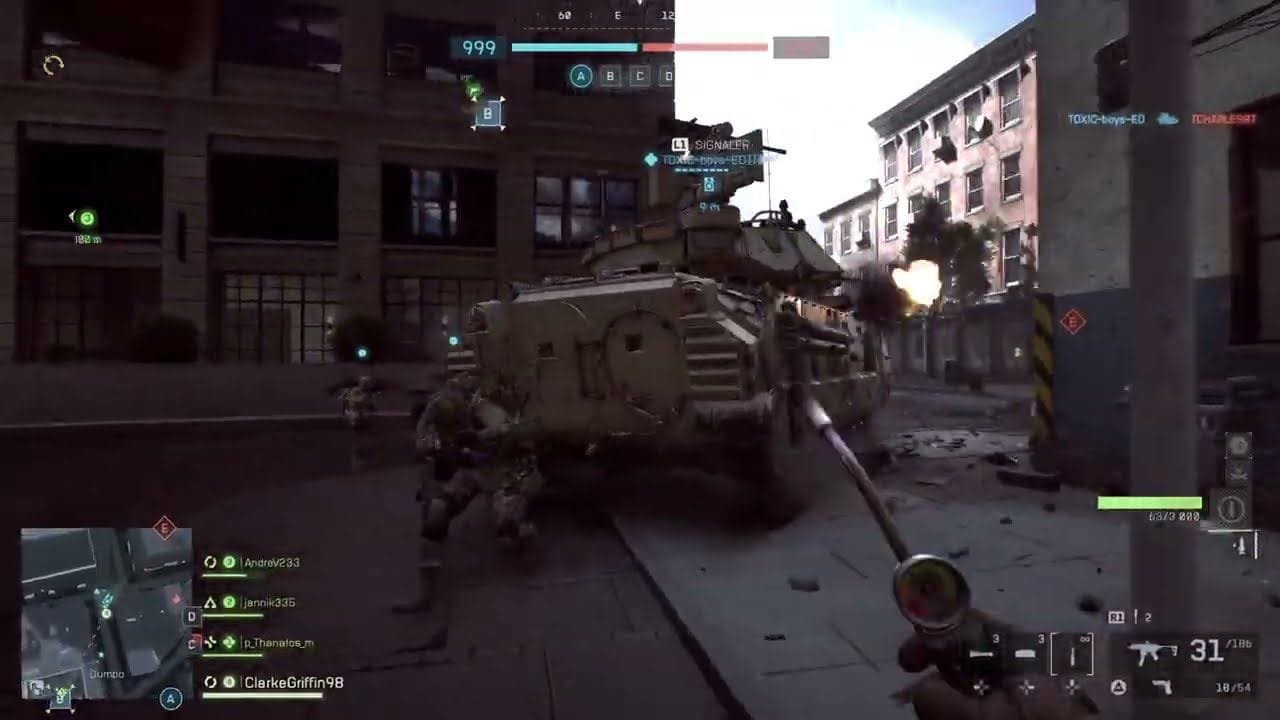Open the fire mode selector near R1
The image size is (1280, 720).
click(x=1117, y=616)
